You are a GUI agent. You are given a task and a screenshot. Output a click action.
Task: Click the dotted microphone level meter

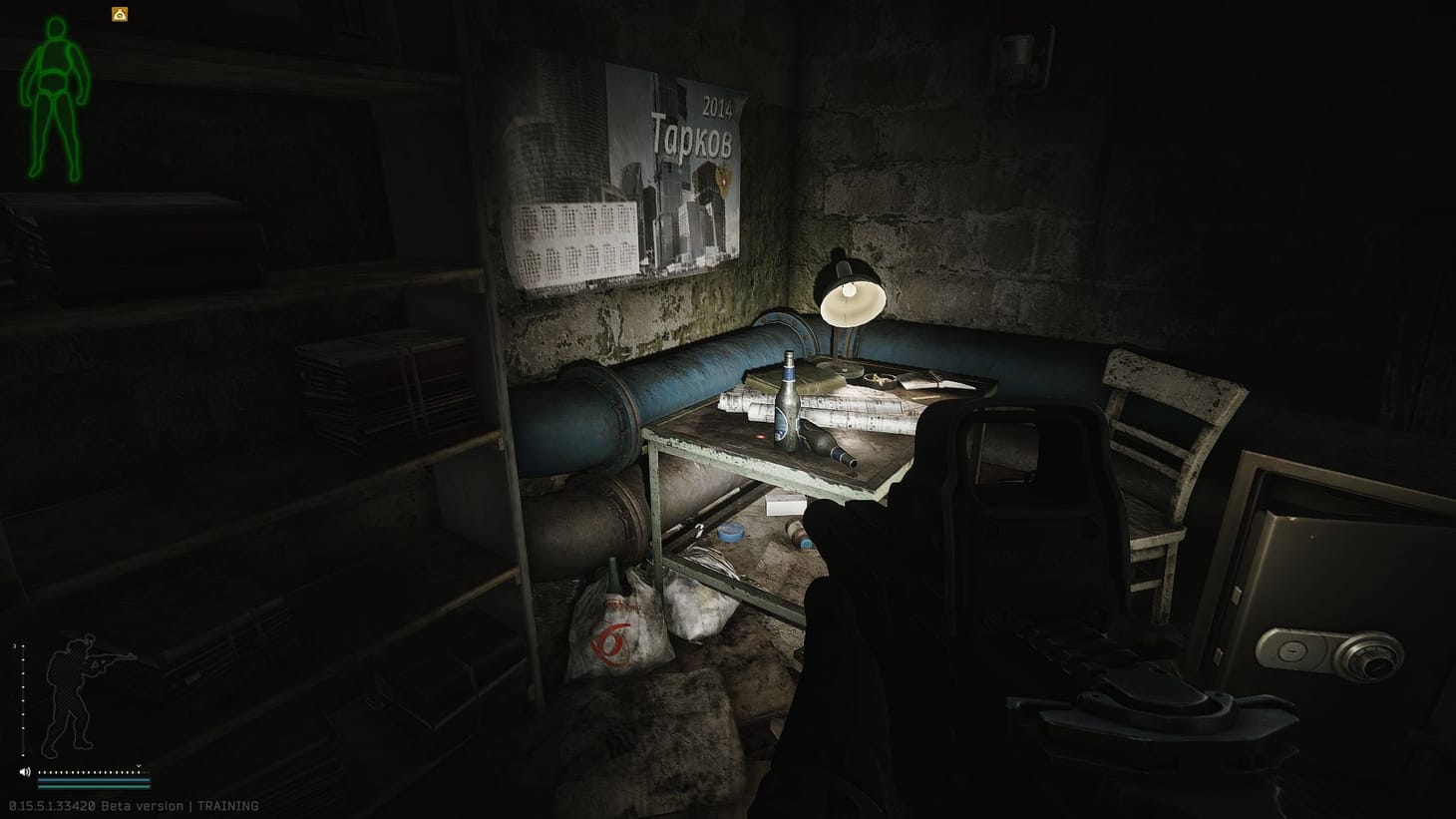(90, 772)
